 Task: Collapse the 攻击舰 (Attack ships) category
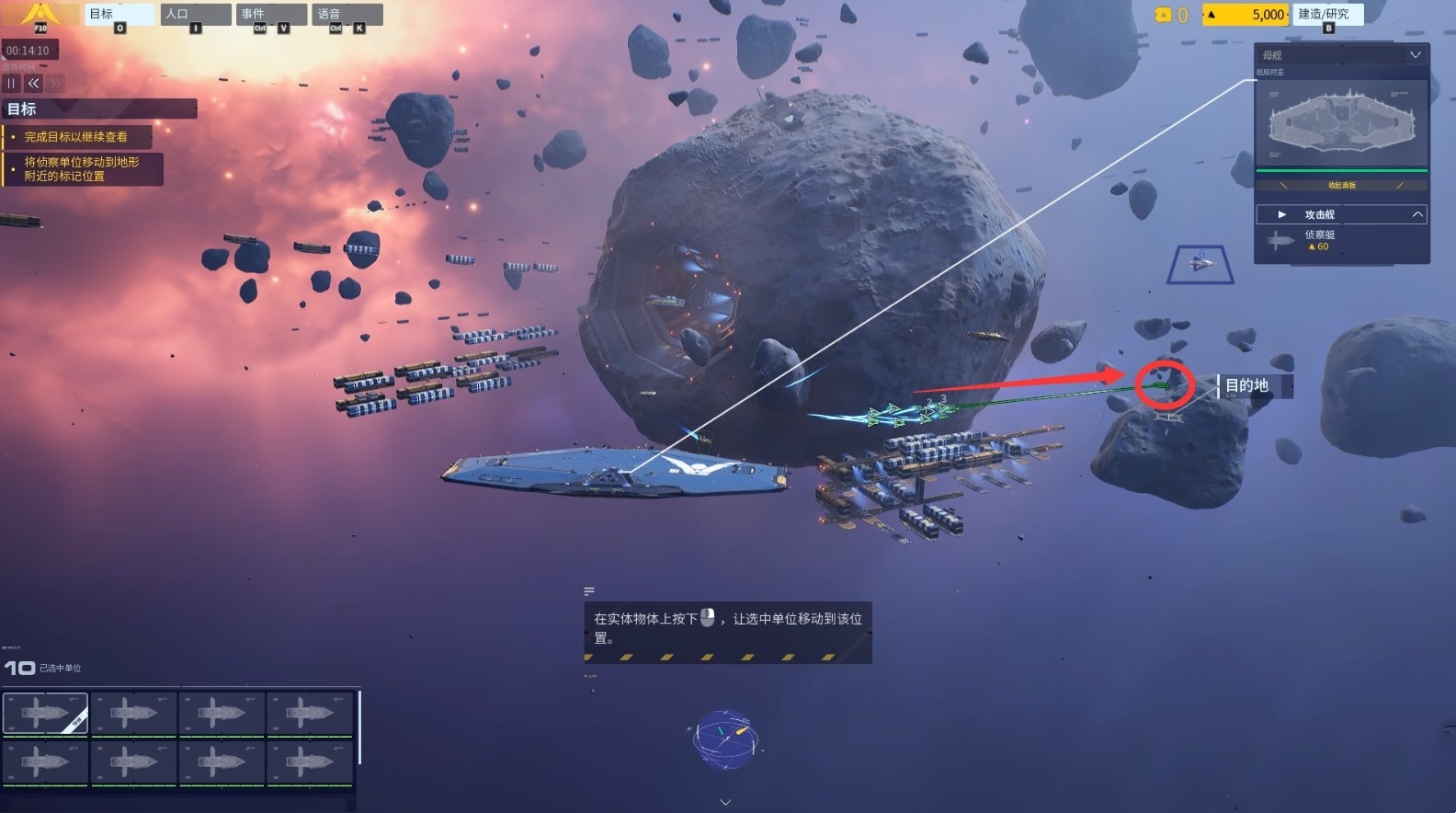pyautogui.click(x=1416, y=214)
